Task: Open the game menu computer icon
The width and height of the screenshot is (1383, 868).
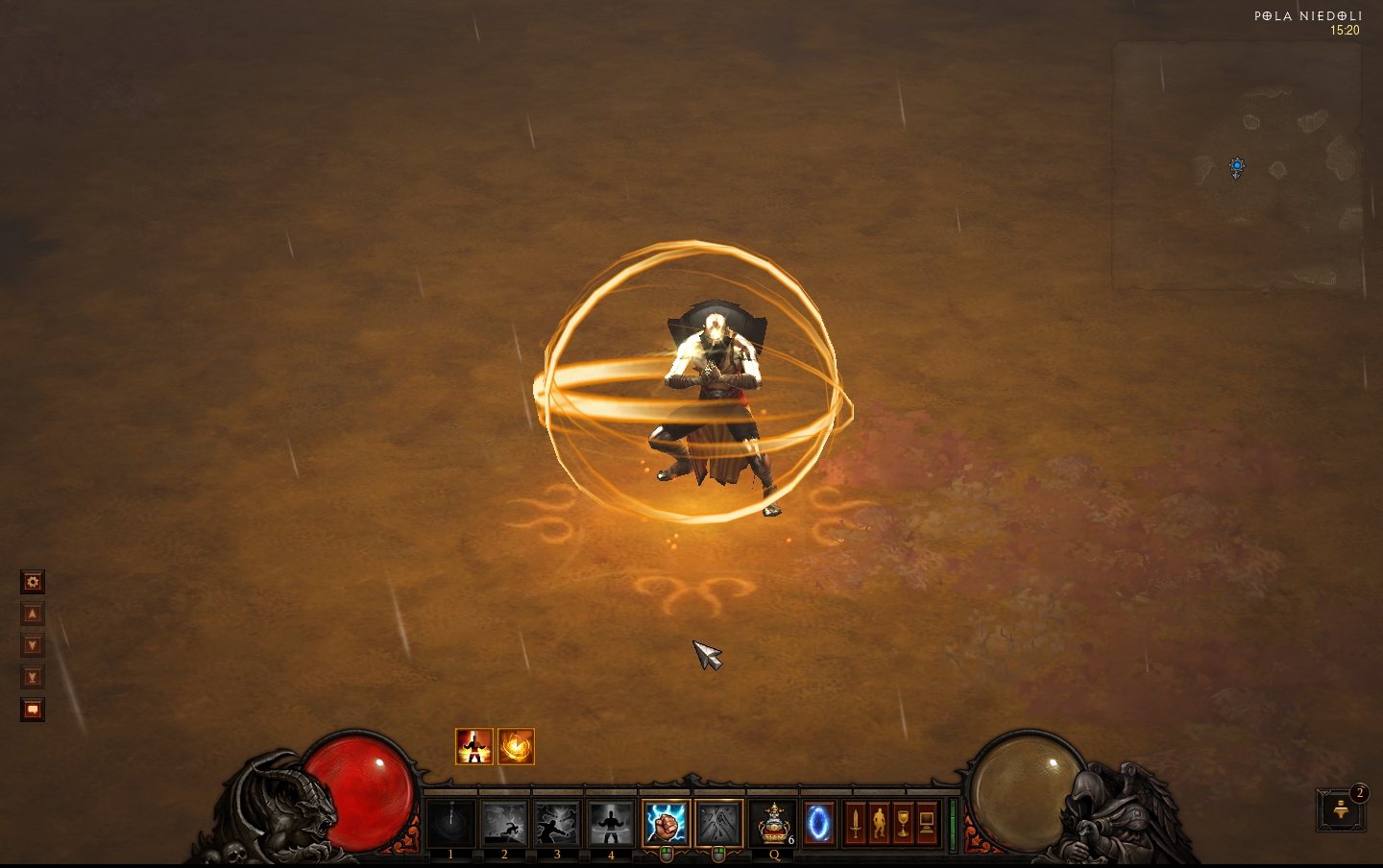Action: pos(927,824)
